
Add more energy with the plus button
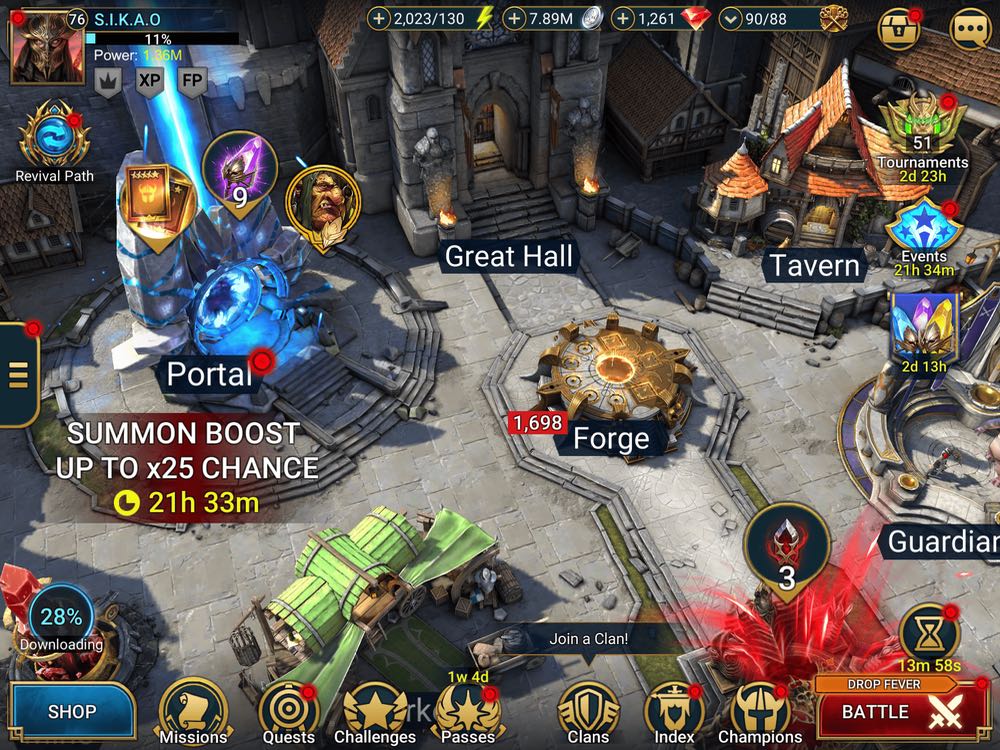tap(378, 19)
